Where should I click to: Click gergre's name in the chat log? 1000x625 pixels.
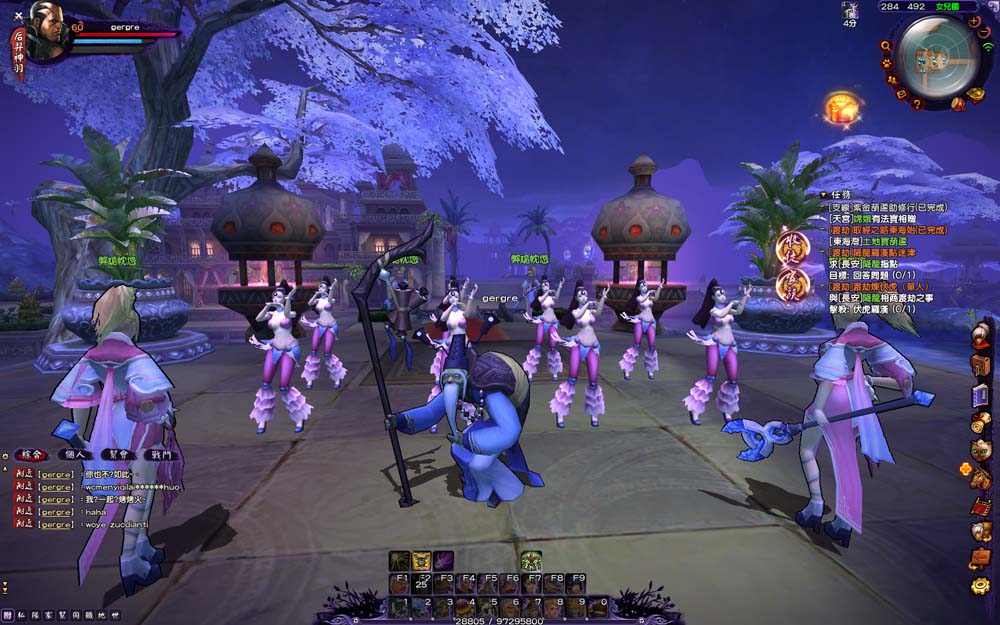tap(57, 472)
